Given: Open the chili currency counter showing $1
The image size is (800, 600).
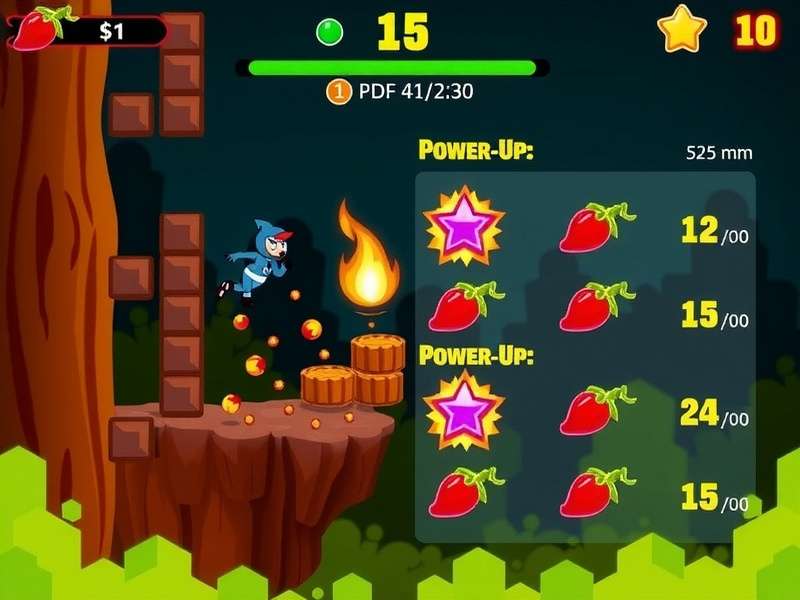Looking at the screenshot, I should 88,30.
